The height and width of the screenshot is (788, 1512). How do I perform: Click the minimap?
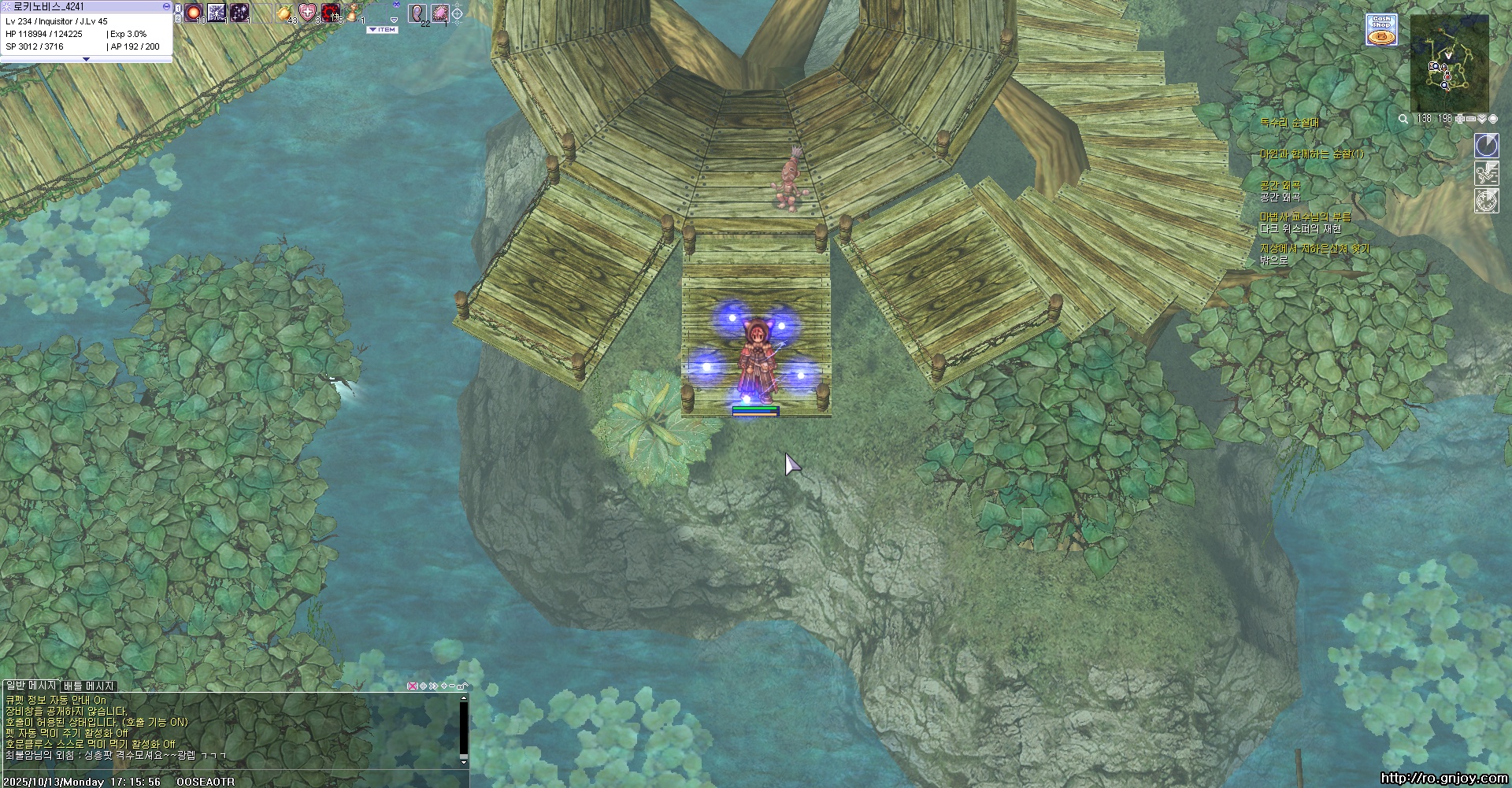pos(1450,65)
